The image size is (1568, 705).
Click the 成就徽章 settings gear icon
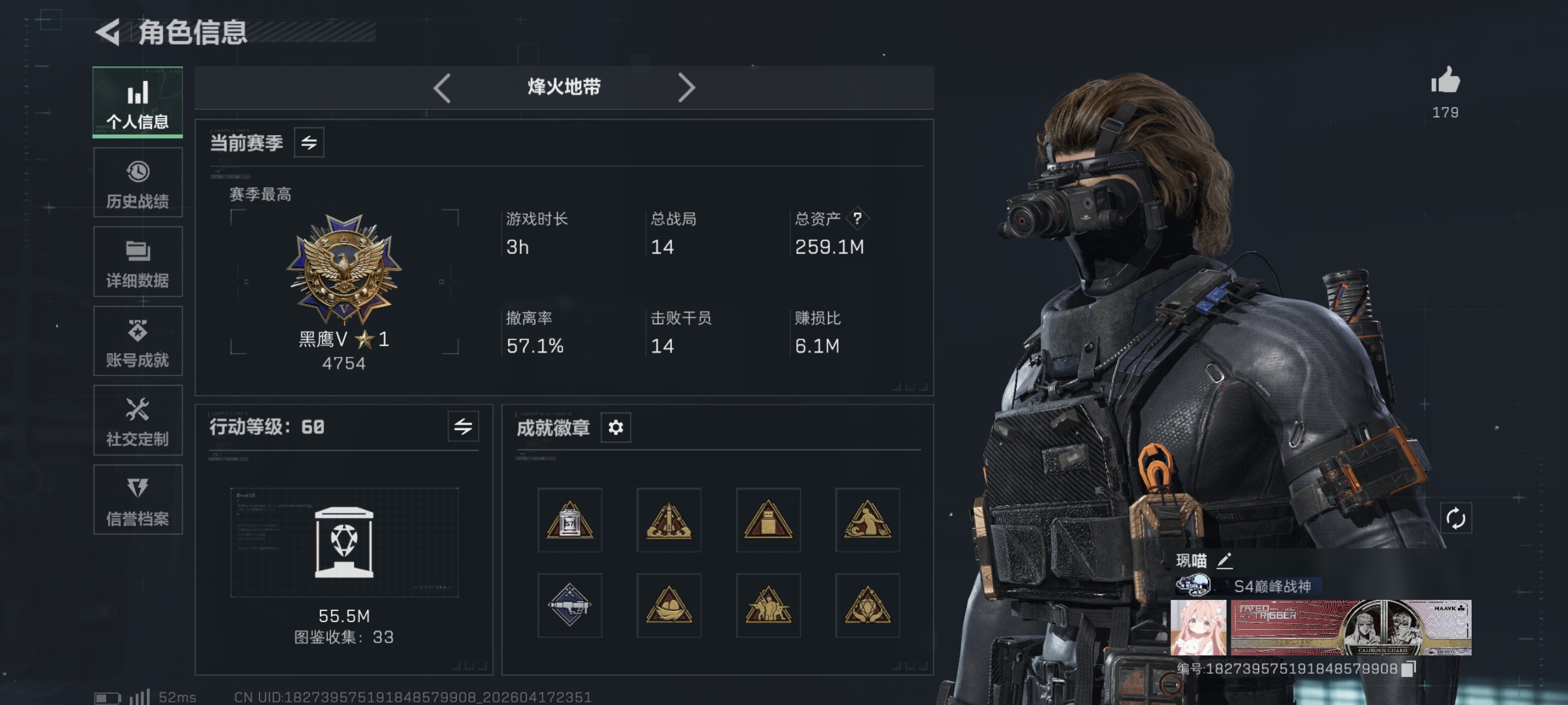point(617,428)
